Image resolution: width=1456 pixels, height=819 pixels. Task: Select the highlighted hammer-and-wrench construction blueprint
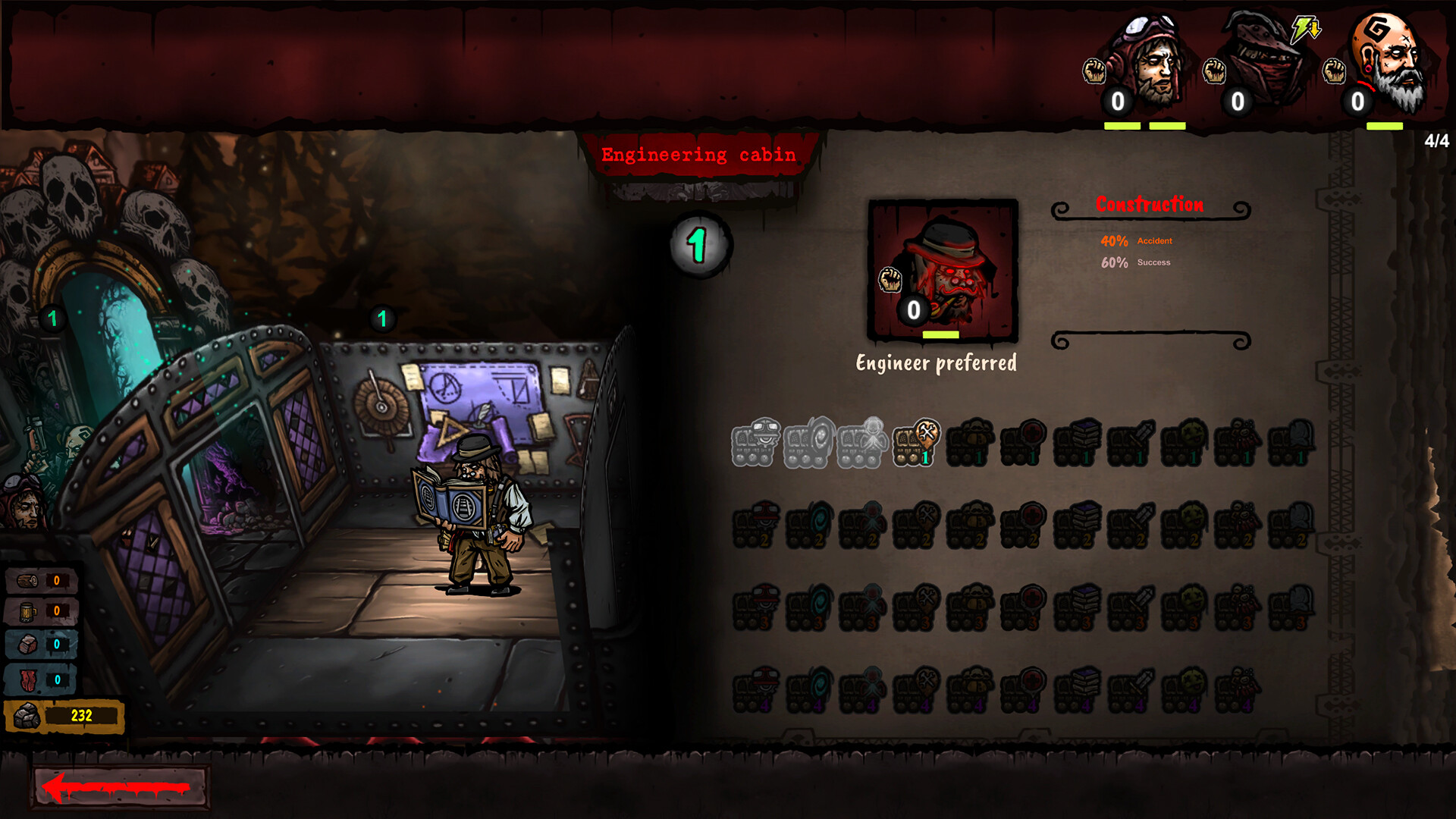click(x=914, y=446)
